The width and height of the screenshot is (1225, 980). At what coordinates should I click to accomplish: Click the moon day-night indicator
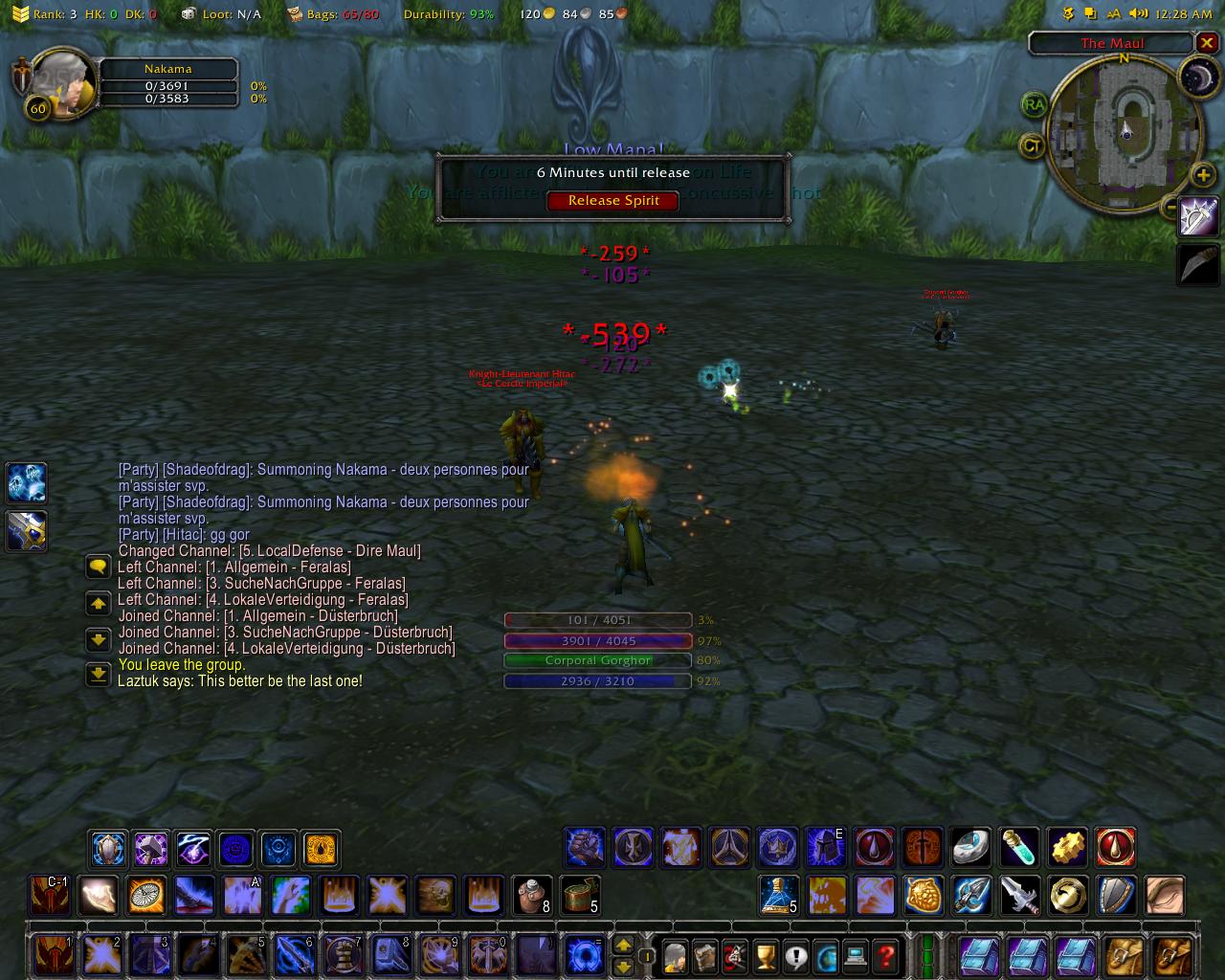(1196, 78)
